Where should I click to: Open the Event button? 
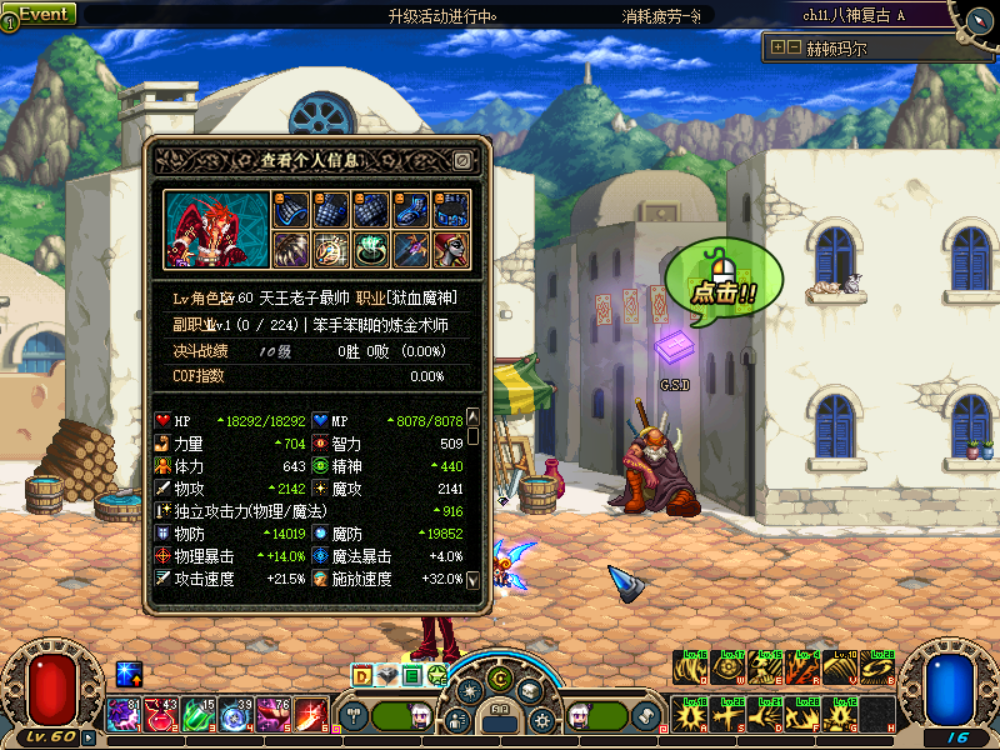40,15
